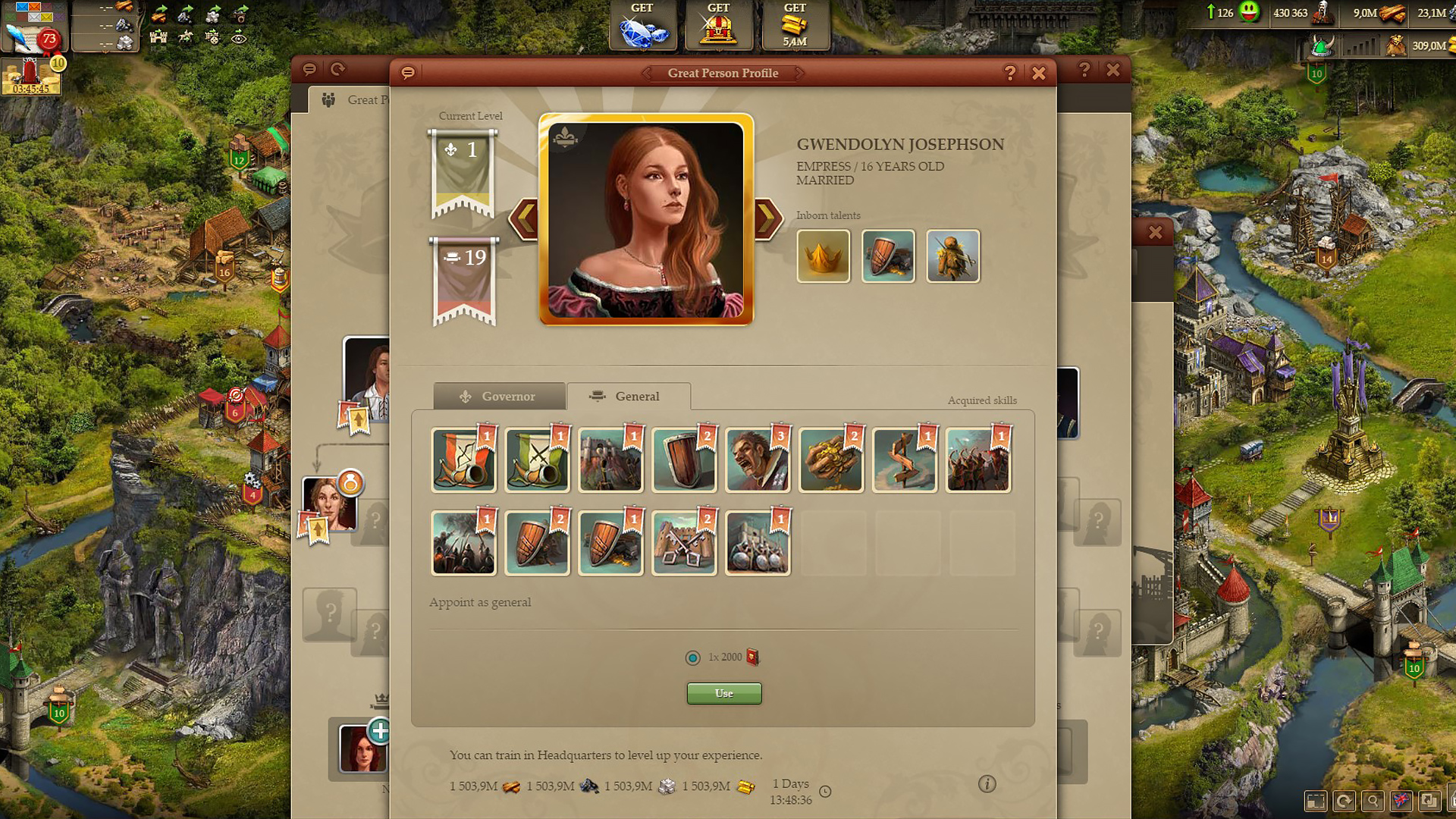Click the level 3 acquired skill banner

pyautogui.click(x=758, y=459)
